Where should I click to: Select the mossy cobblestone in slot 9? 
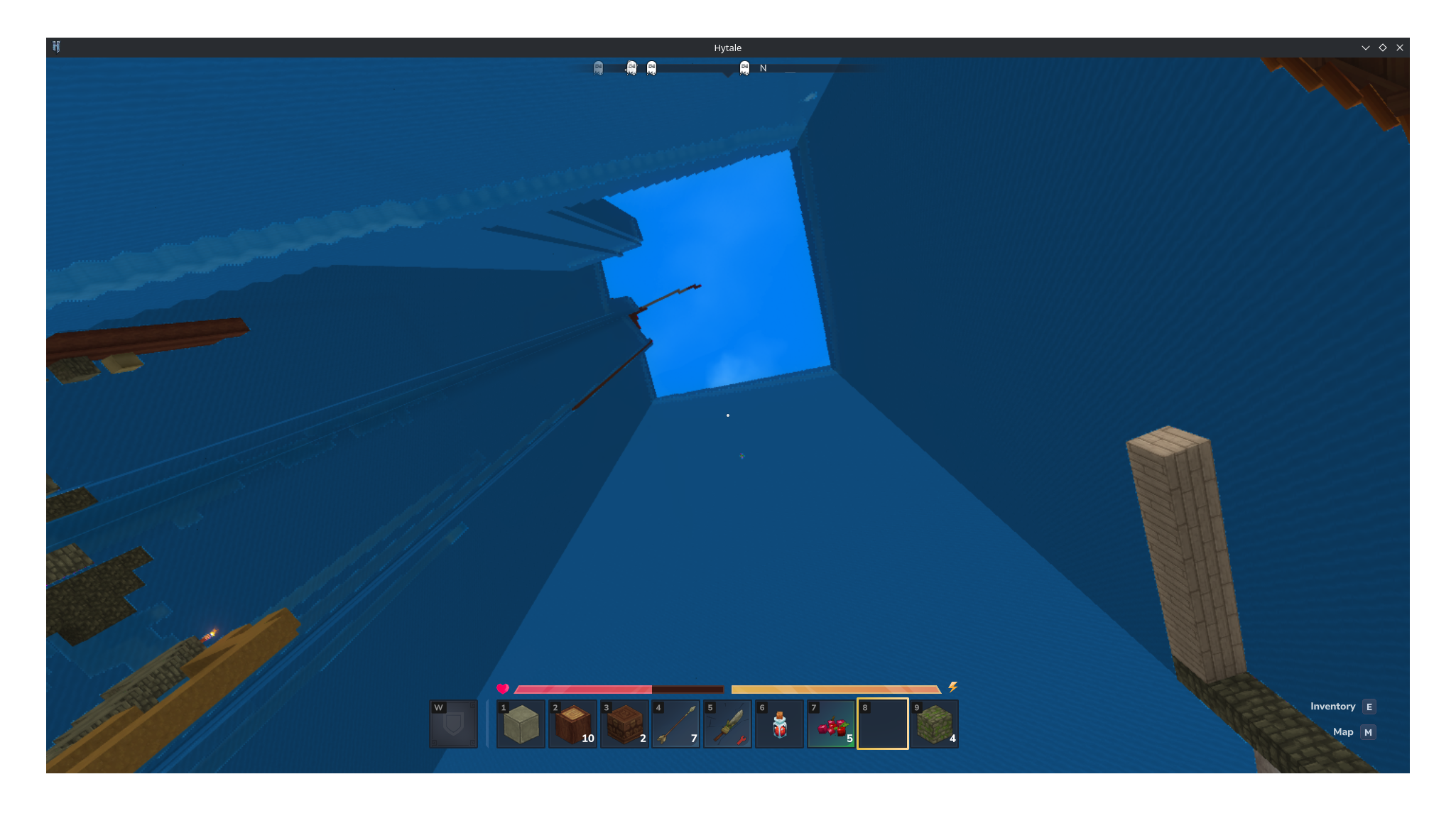tap(935, 724)
